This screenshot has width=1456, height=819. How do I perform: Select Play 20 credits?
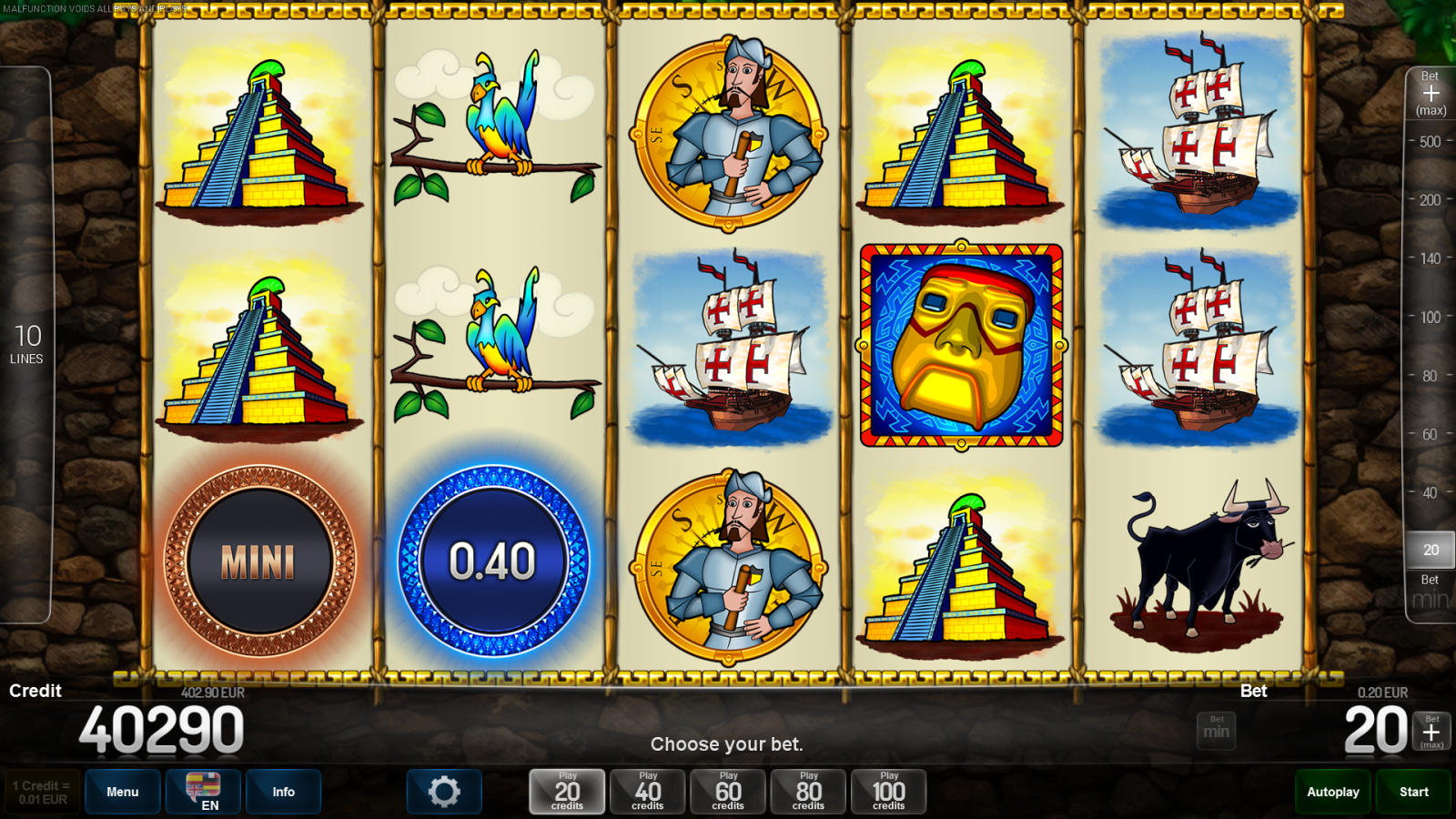coord(566,791)
